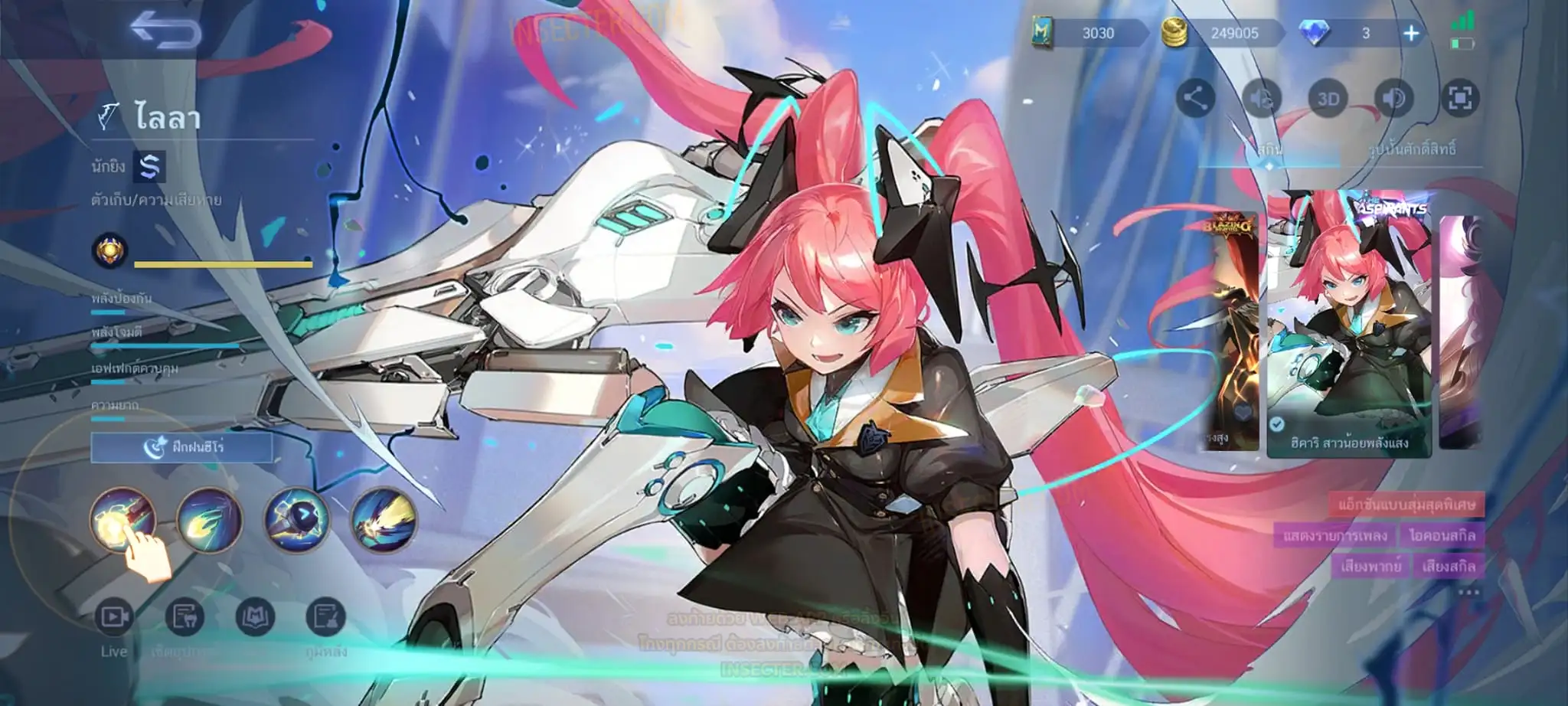
Task: Go back using the return arrow
Action: [165, 31]
